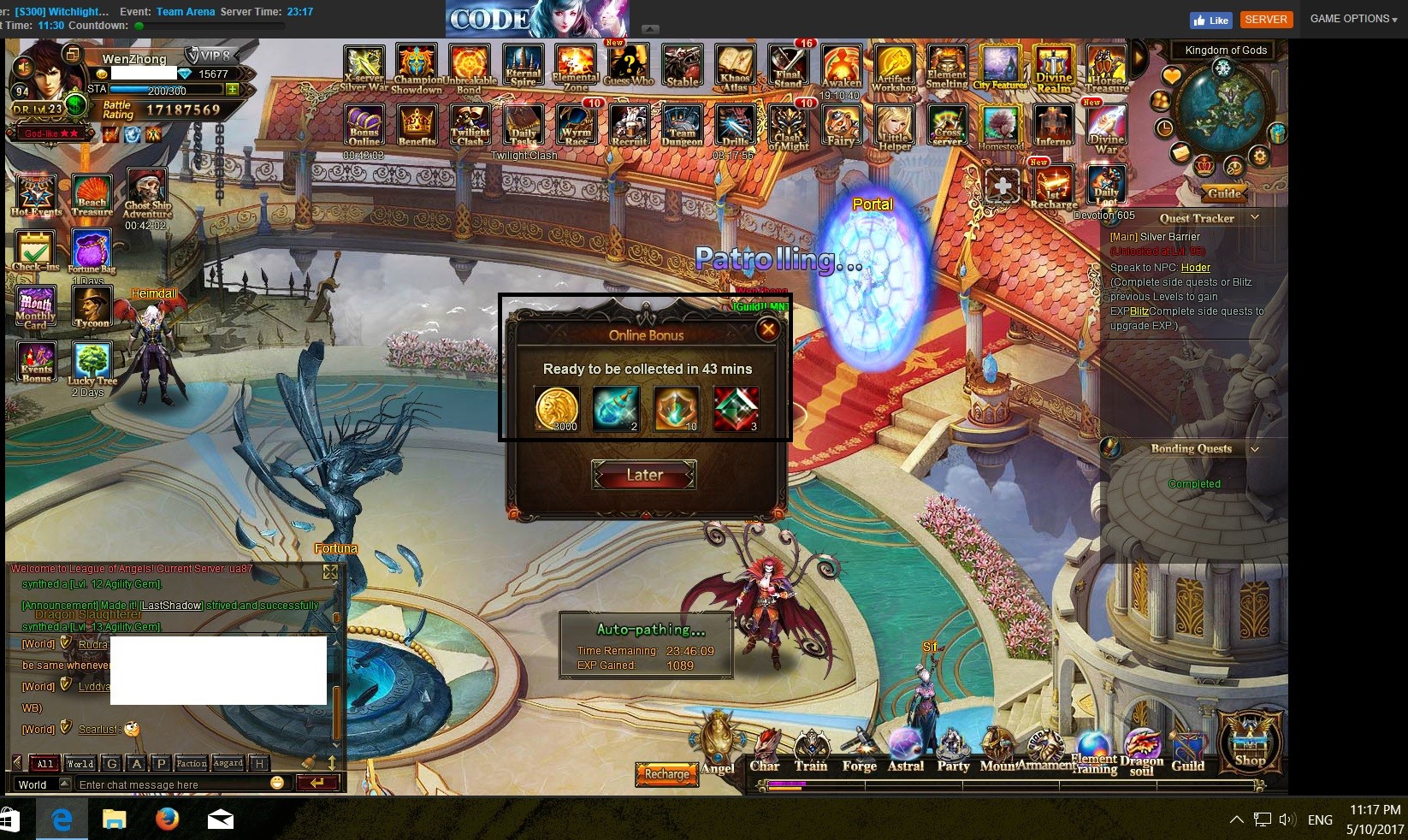This screenshot has width=1408, height=840.
Task: Open the Forge menu
Action: [x=859, y=751]
